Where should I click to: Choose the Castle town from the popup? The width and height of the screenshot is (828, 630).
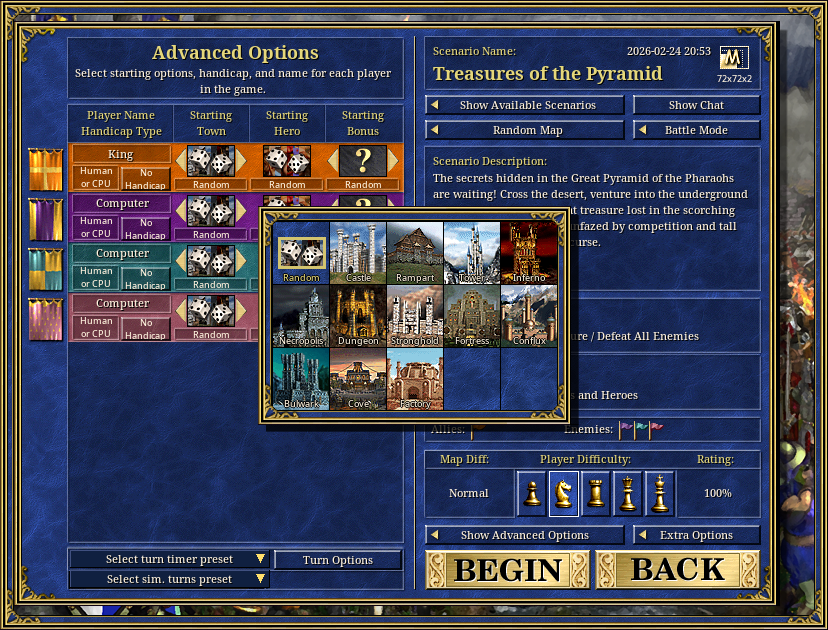click(358, 253)
